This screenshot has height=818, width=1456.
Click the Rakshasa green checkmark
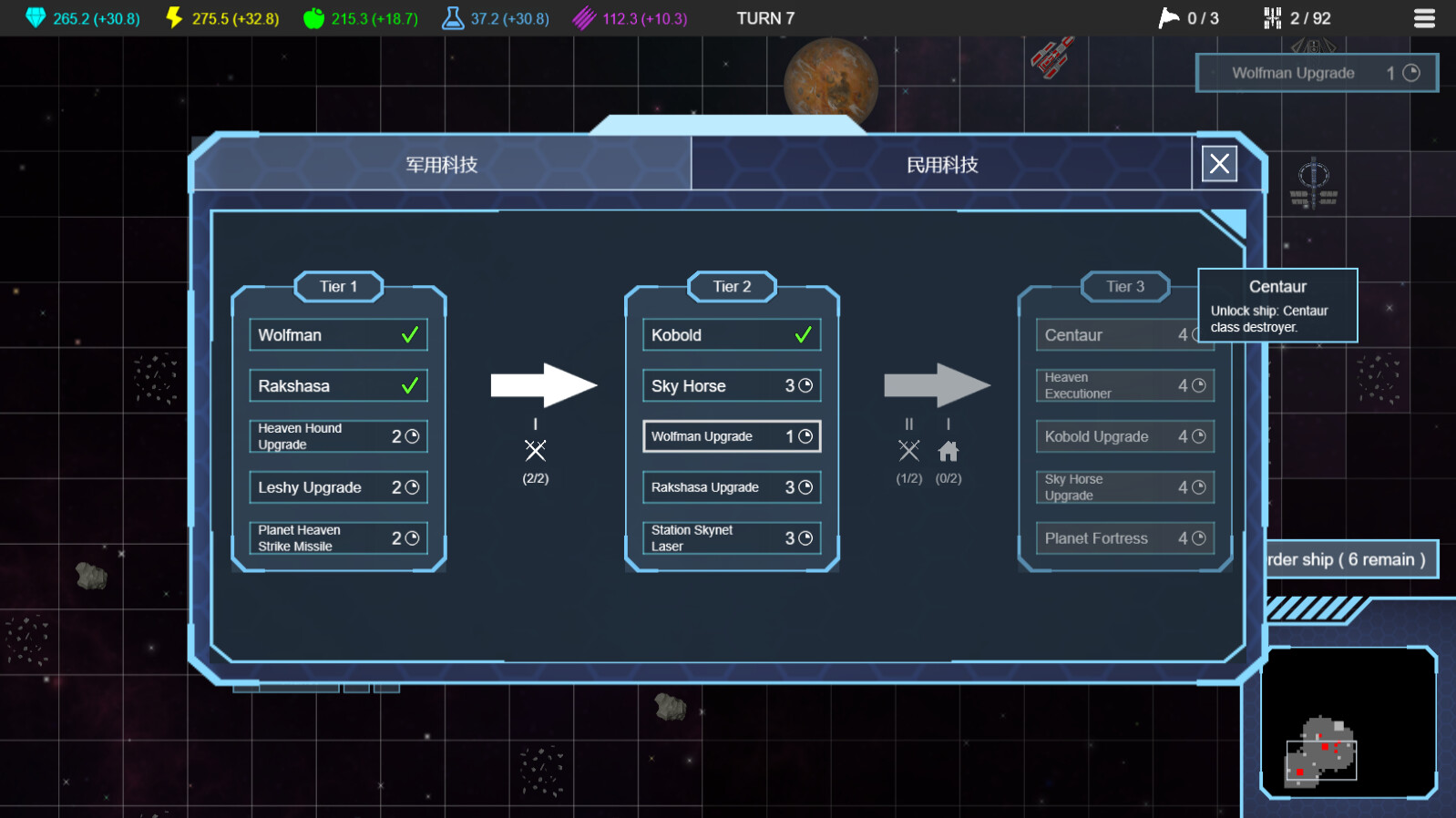pos(412,385)
